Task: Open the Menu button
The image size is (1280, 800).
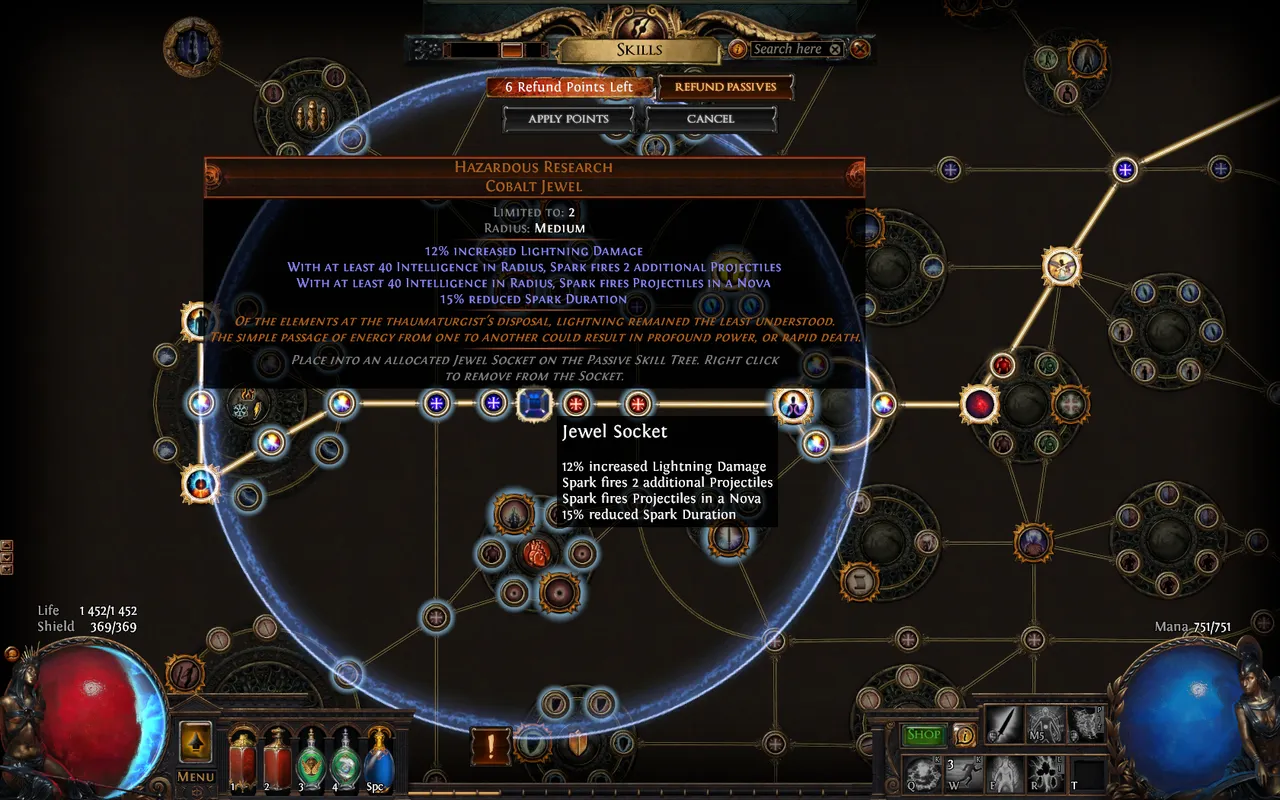Action: [x=196, y=777]
